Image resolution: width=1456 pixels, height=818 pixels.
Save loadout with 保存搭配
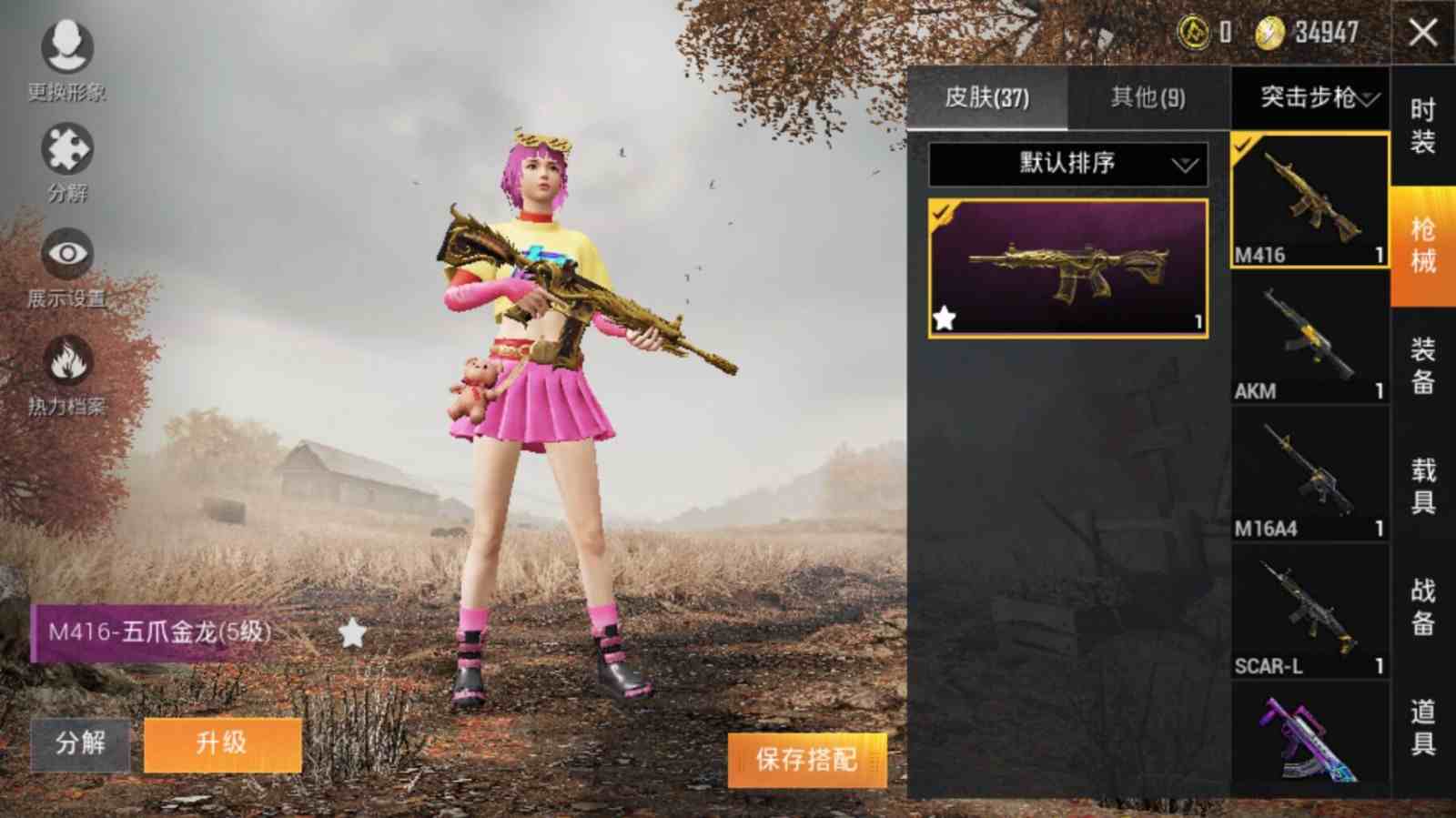coord(806,759)
